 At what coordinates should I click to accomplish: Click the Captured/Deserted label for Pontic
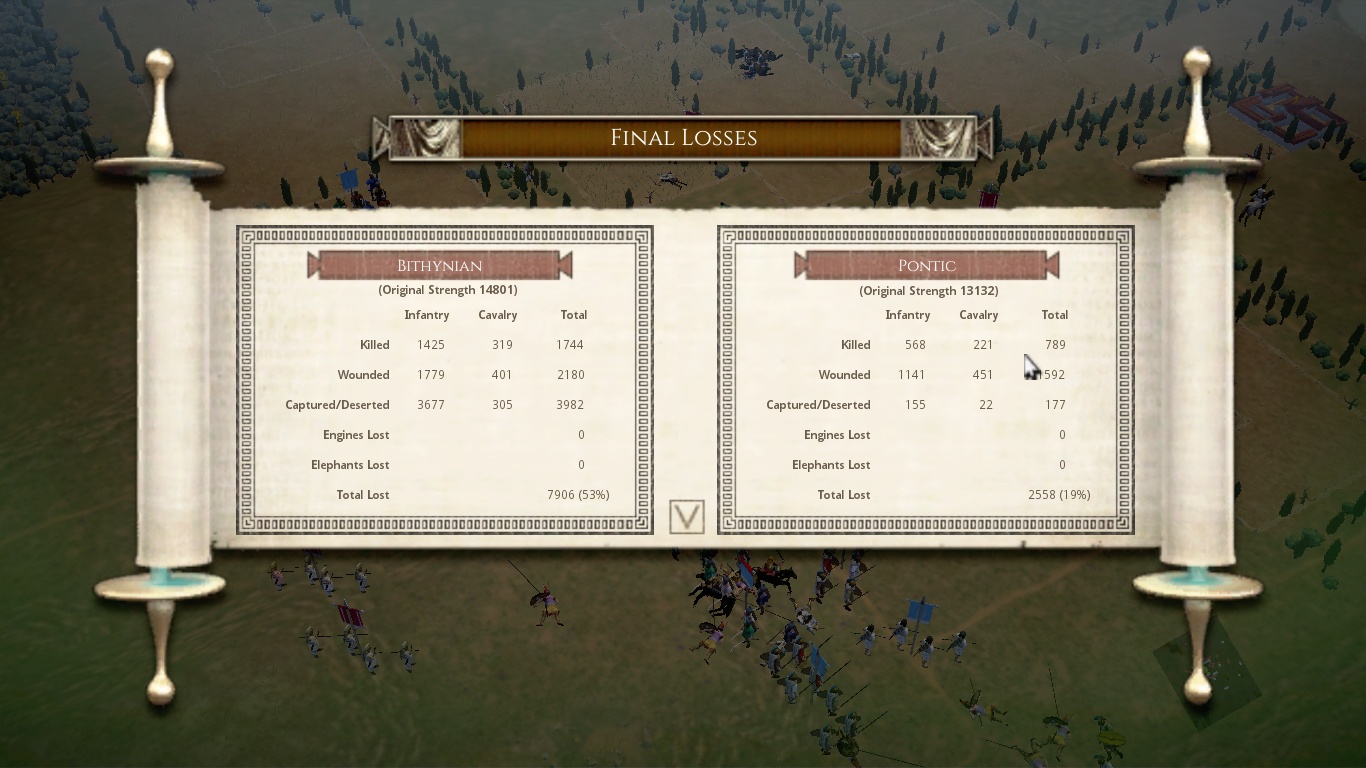(x=818, y=404)
